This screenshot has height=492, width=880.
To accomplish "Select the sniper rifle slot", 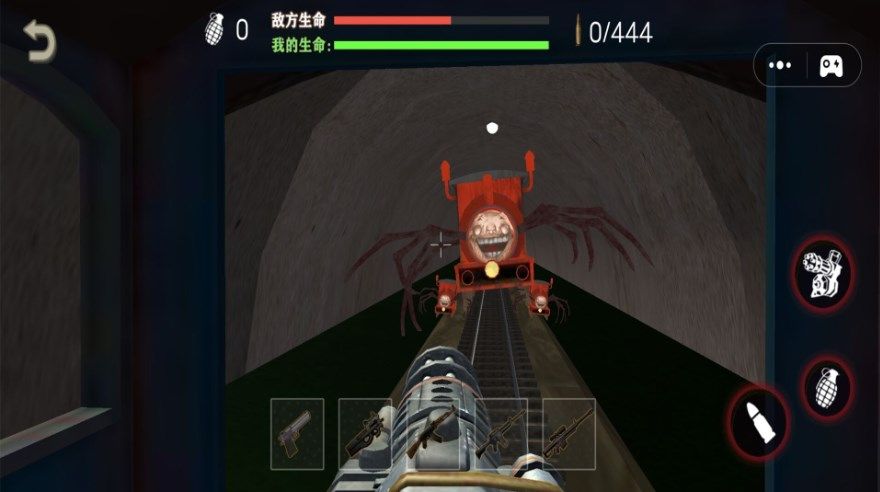I will 569,434.
